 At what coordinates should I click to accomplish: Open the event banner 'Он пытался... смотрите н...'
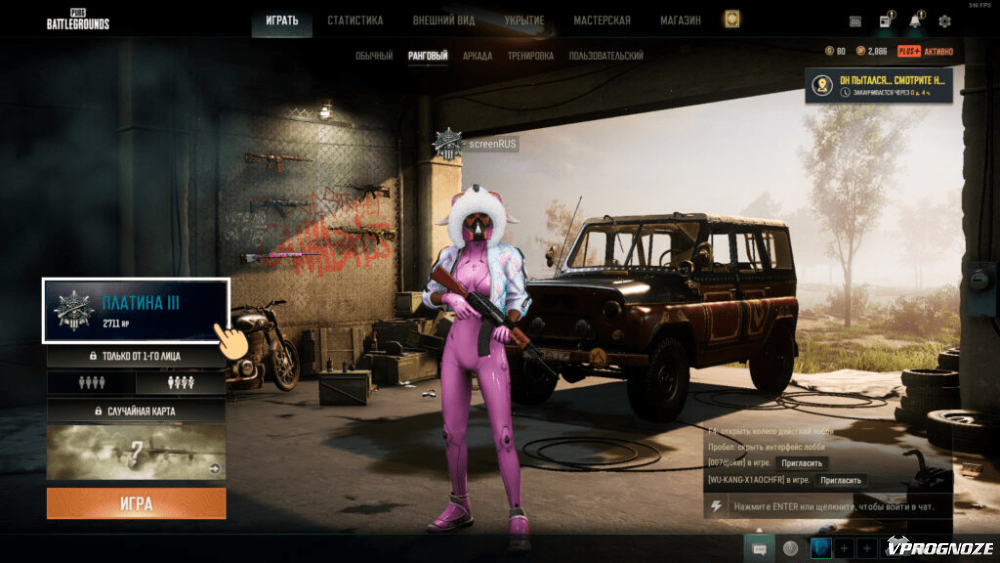point(878,86)
